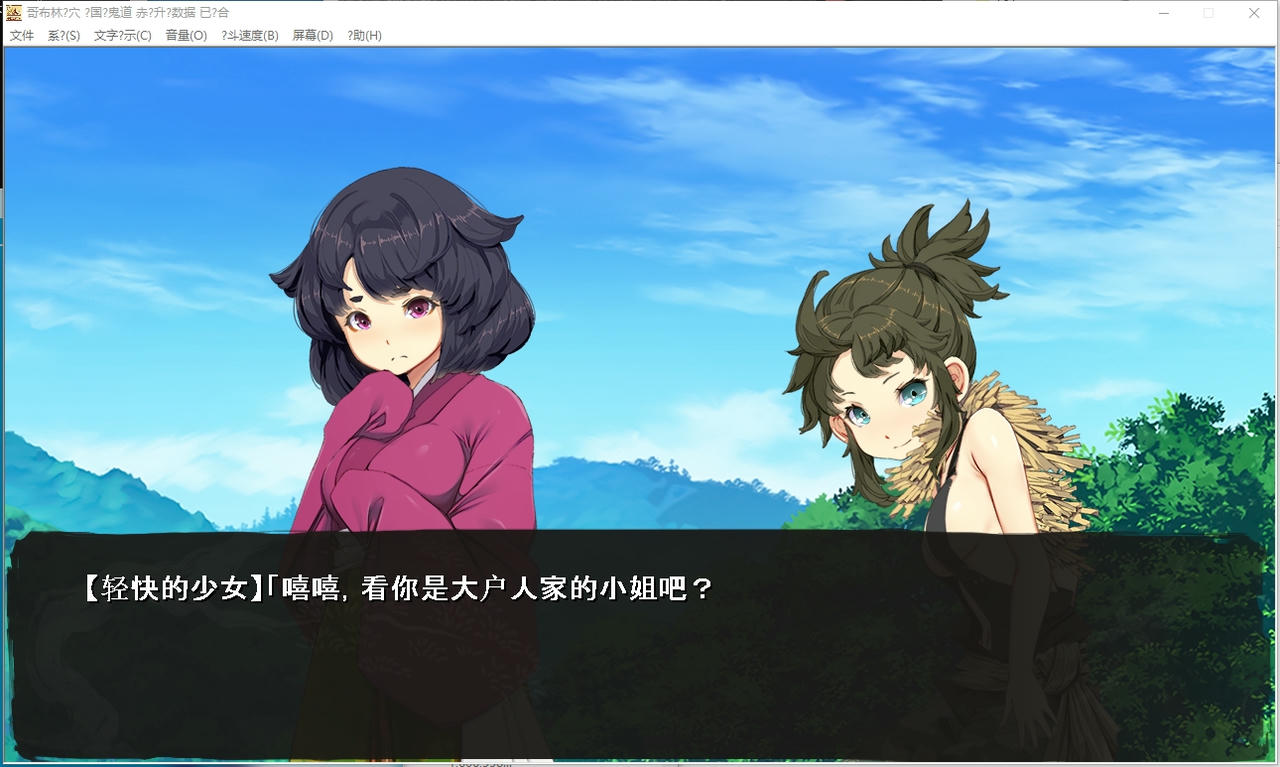Open the 屏幕(D) screen menu
This screenshot has width=1280, height=767.
pyautogui.click(x=311, y=35)
